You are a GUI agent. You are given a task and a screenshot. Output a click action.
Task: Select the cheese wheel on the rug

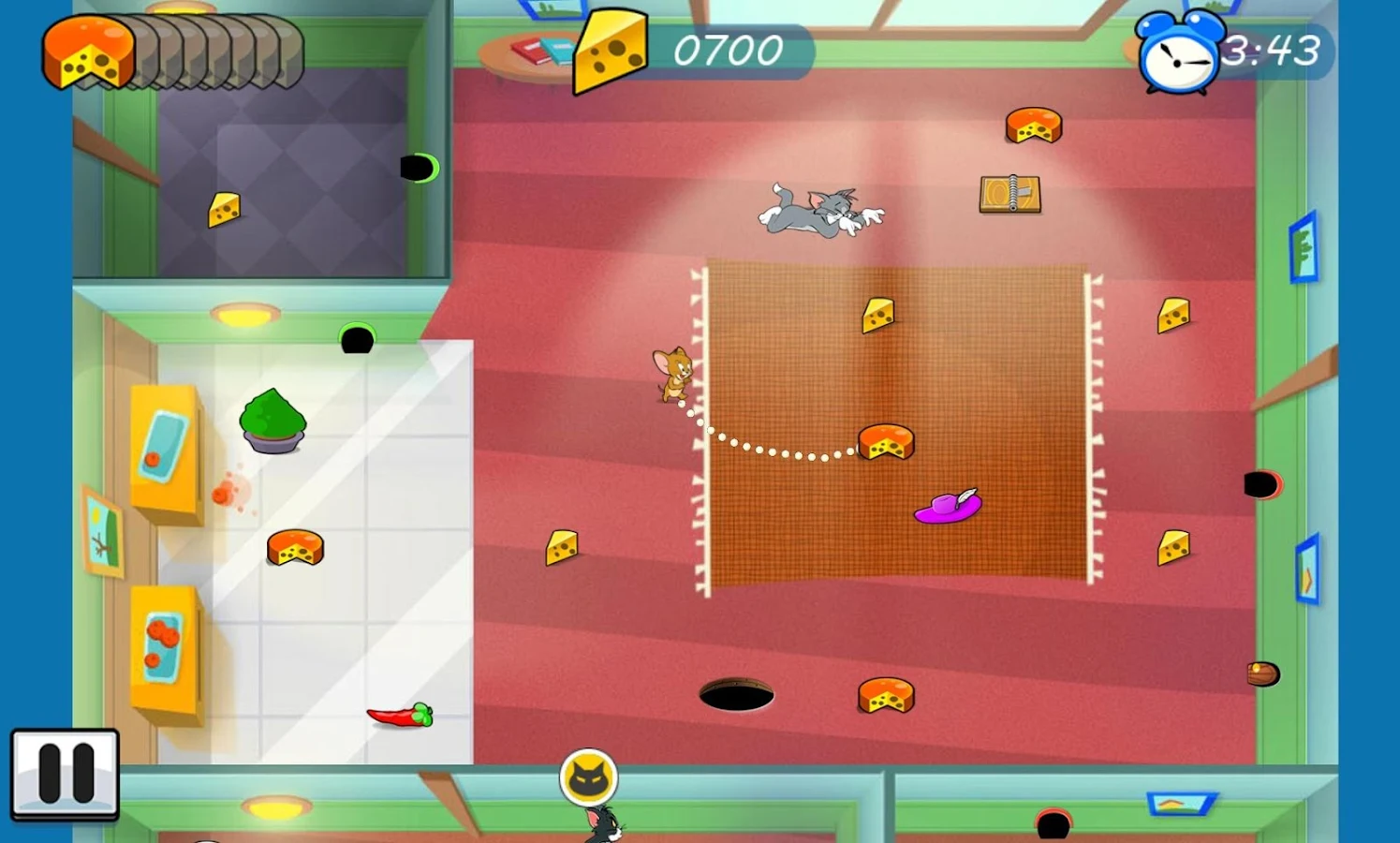(884, 441)
